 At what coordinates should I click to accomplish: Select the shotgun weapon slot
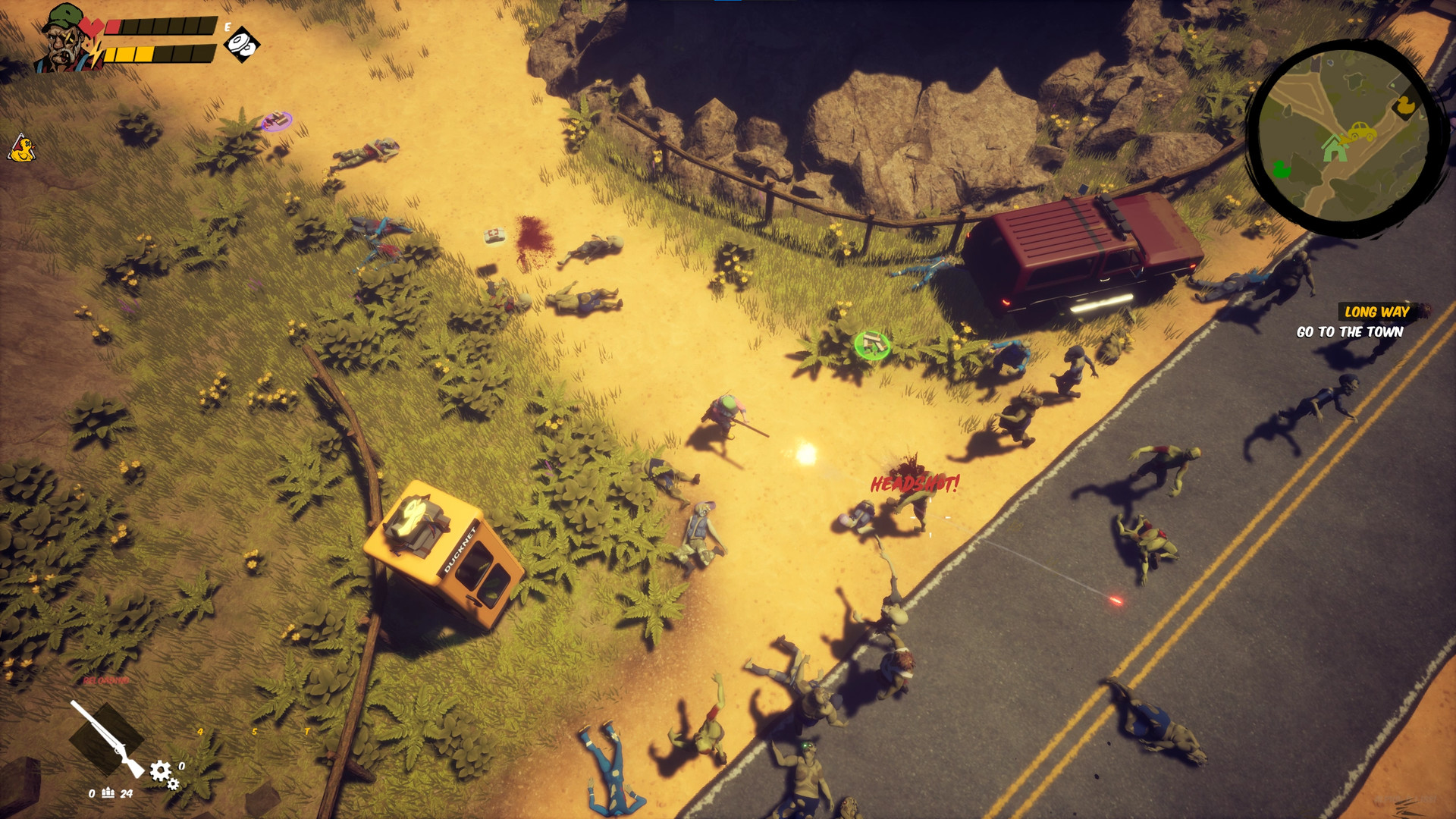(x=107, y=737)
